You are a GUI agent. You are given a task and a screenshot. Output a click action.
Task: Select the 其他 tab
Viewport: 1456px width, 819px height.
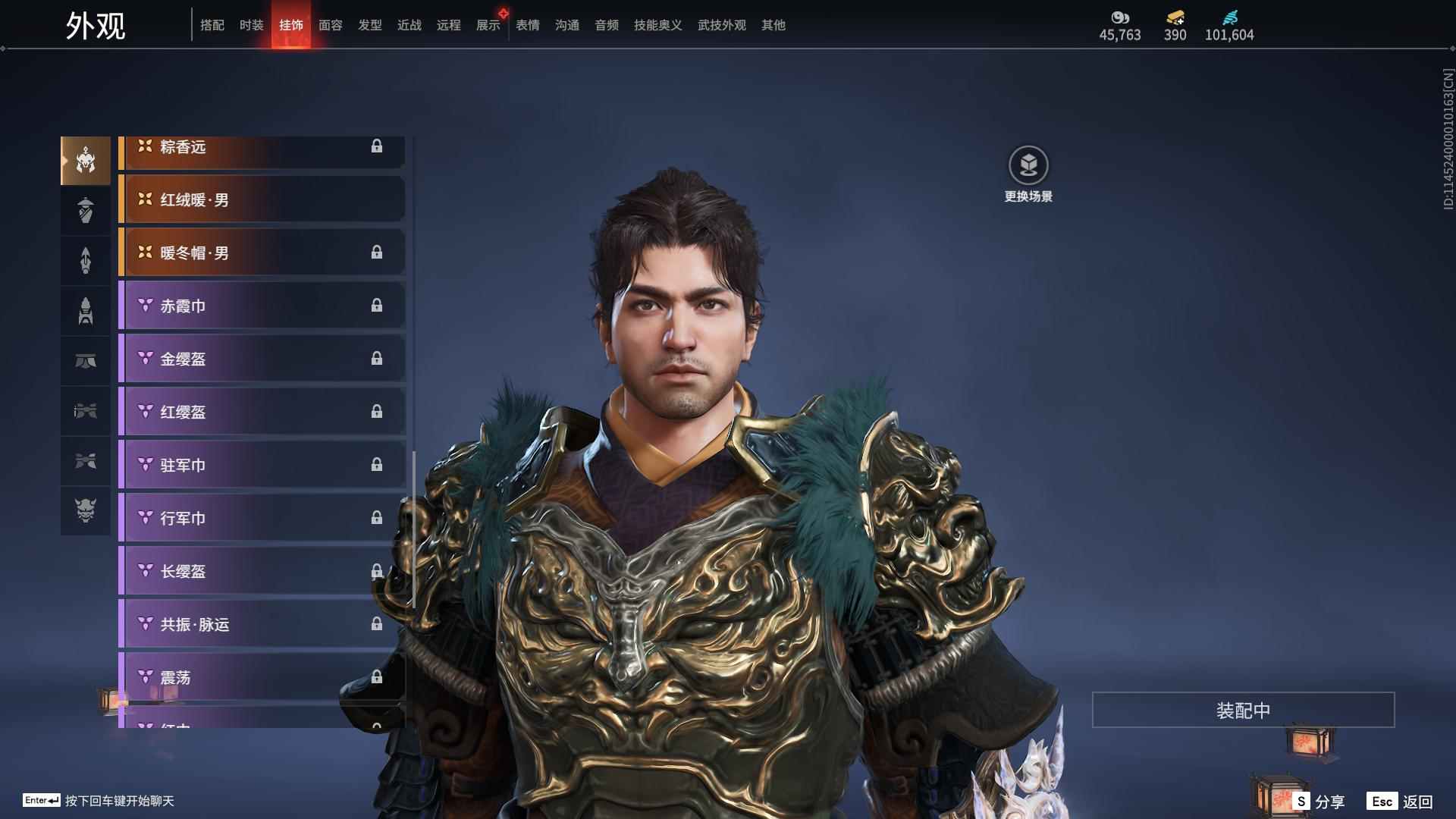pos(773,25)
